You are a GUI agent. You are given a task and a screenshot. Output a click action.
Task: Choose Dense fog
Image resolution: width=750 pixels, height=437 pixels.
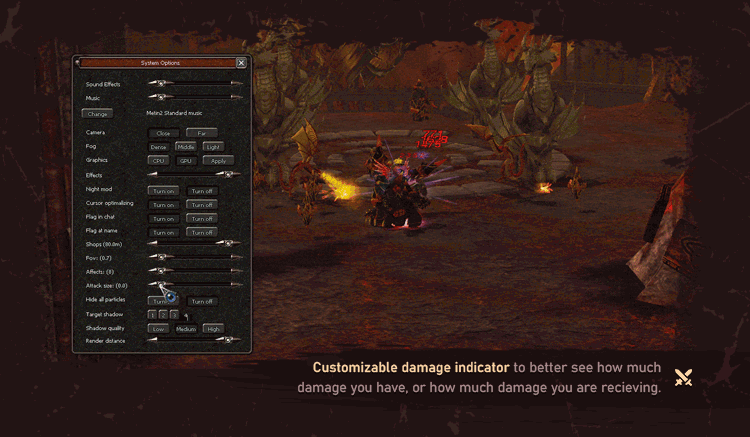coord(158,147)
